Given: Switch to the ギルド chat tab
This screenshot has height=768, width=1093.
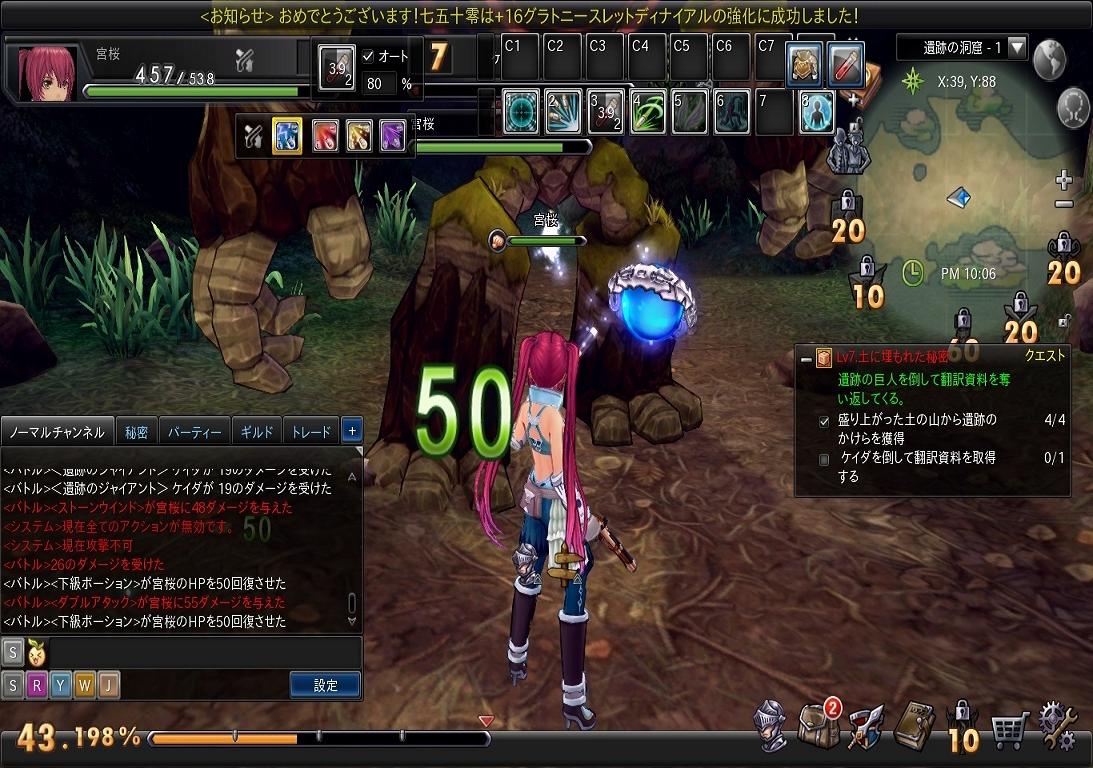Looking at the screenshot, I should coord(258,432).
